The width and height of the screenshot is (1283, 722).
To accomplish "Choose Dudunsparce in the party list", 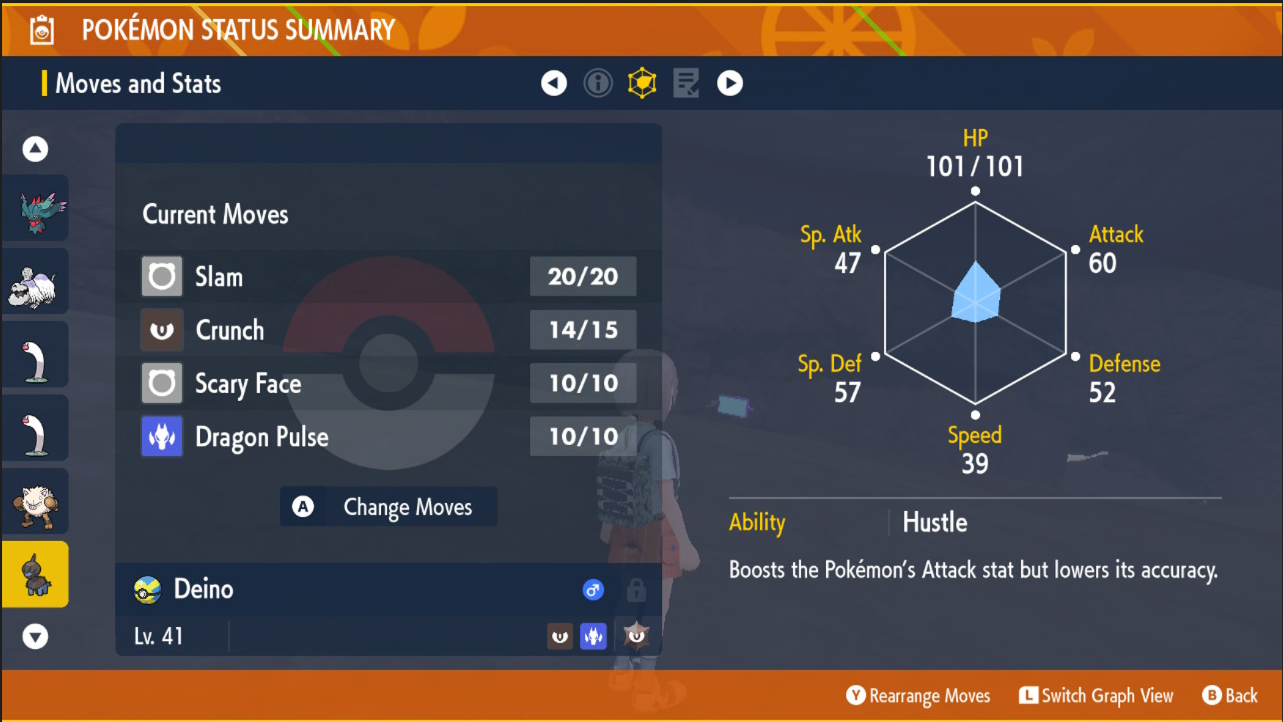I will point(35,281).
